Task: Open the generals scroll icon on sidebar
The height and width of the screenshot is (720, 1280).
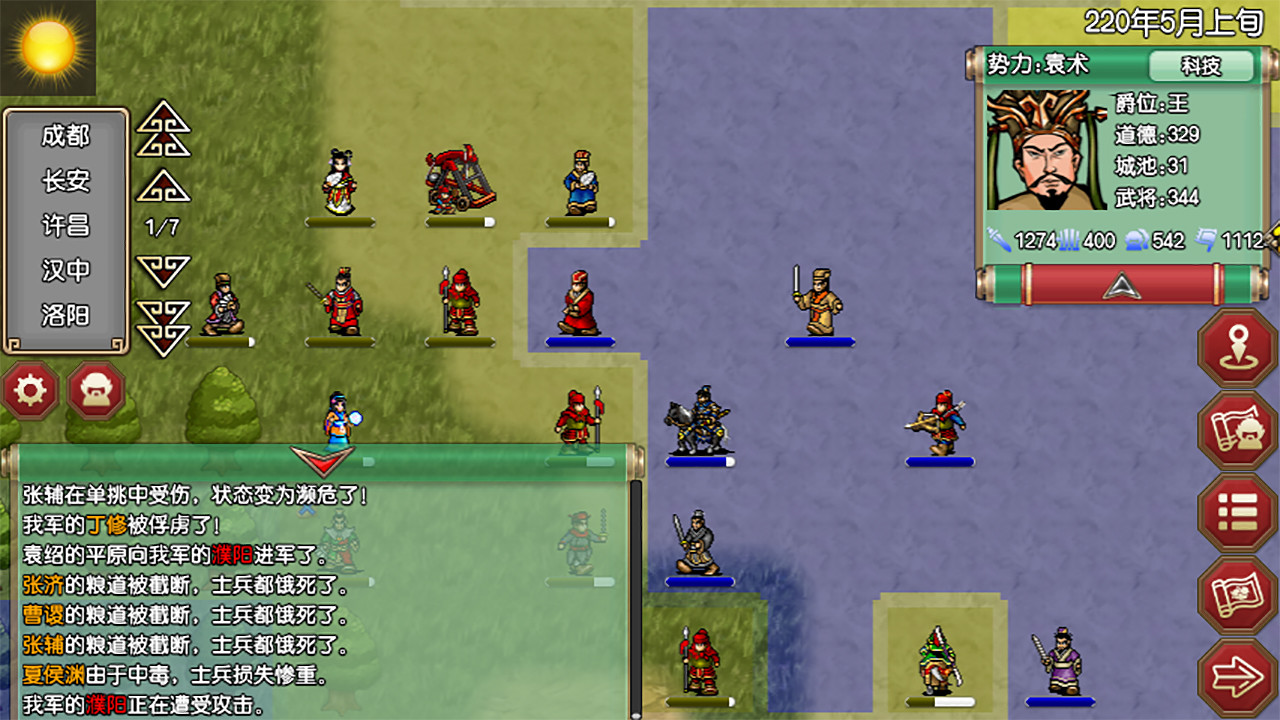Action: [1237, 430]
